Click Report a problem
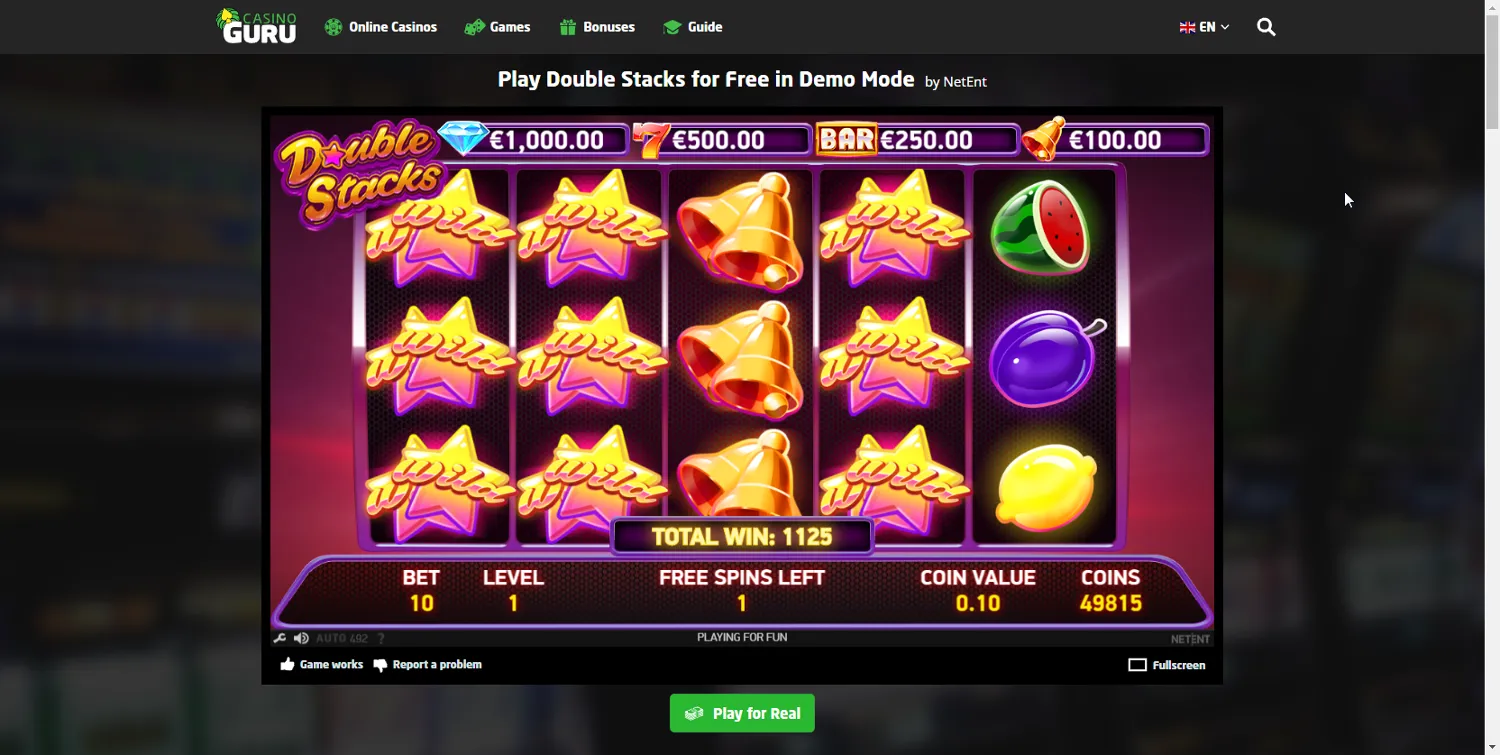 (436, 664)
